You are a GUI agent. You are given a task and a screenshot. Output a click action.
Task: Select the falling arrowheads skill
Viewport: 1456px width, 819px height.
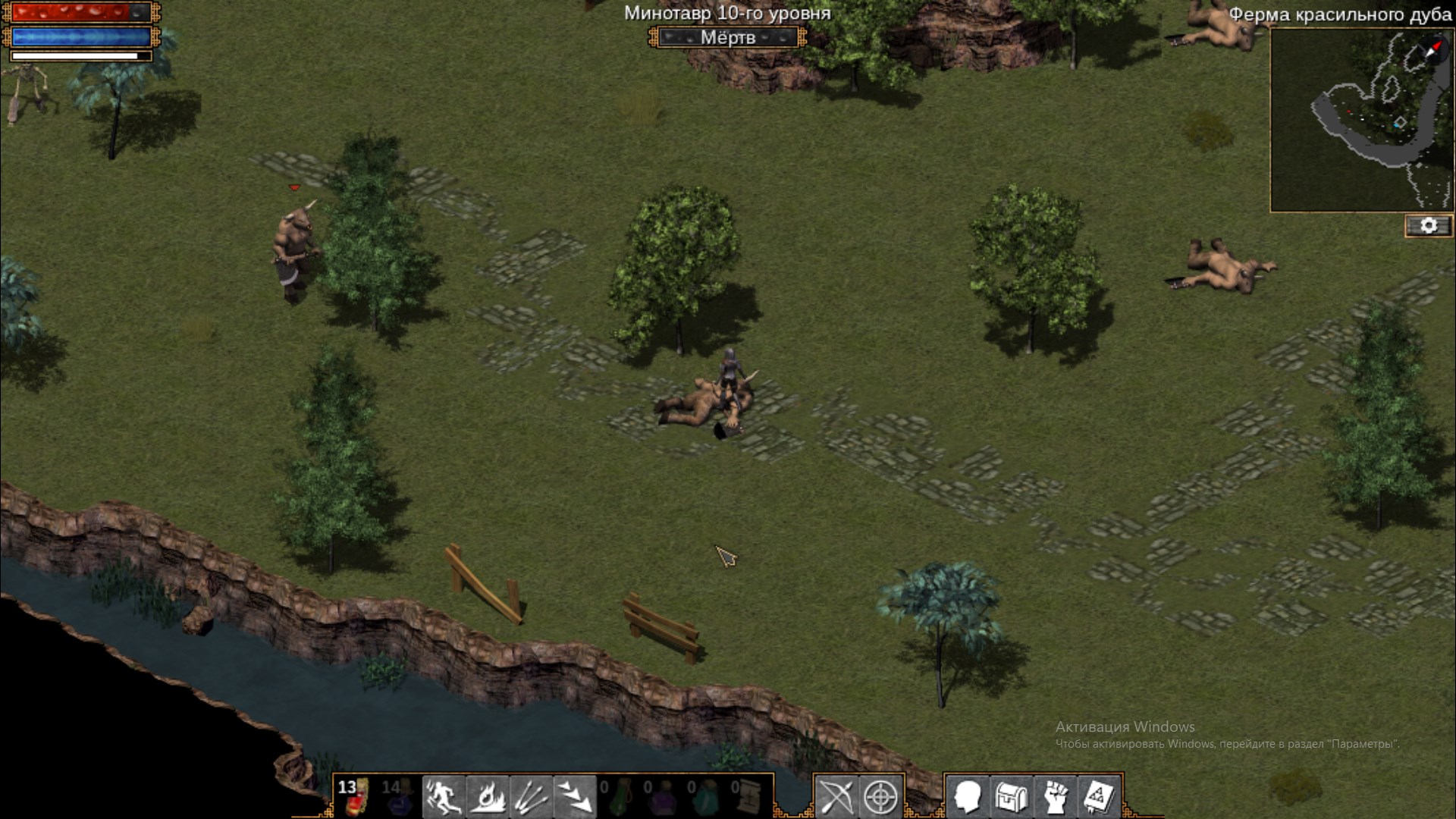click(x=575, y=797)
